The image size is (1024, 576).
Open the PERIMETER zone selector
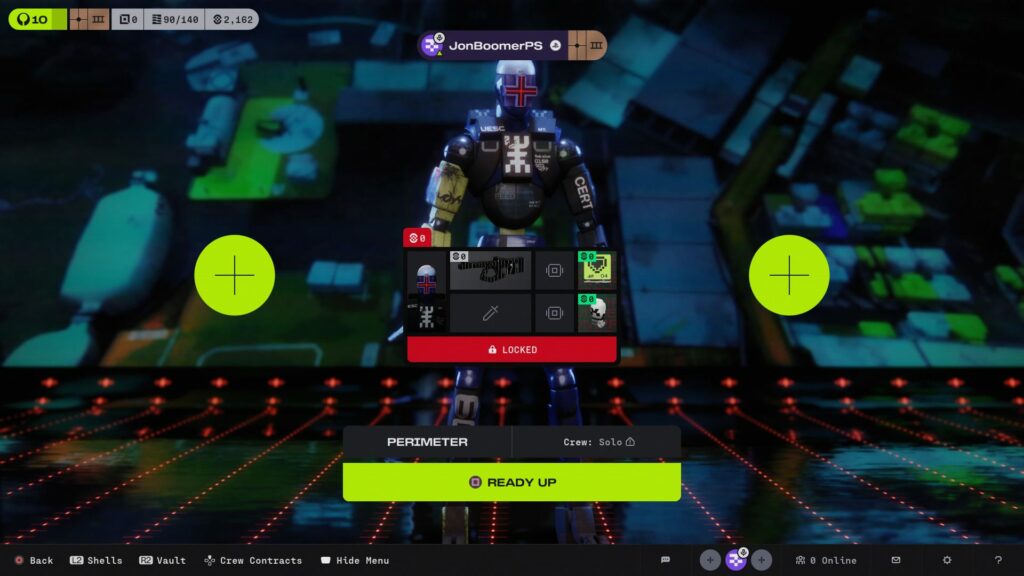click(427, 442)
